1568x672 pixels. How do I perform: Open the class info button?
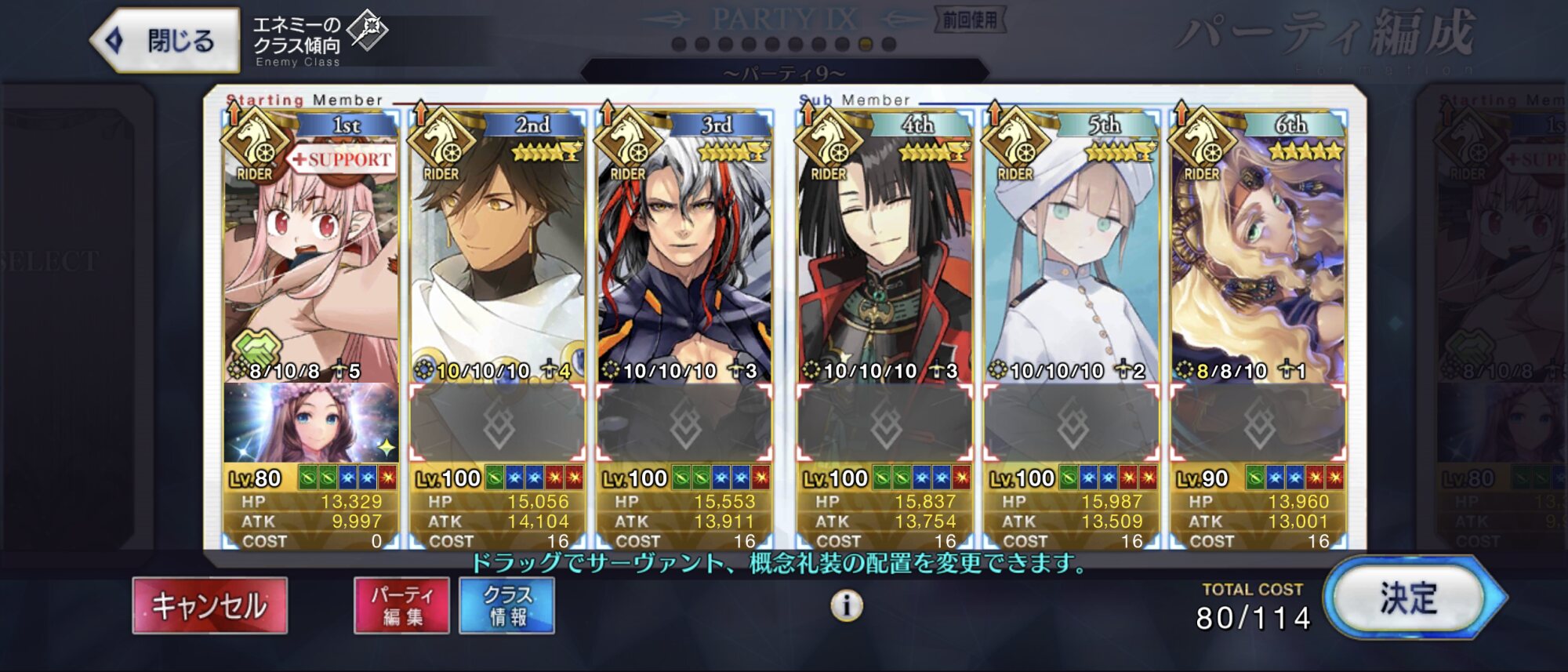506,605
